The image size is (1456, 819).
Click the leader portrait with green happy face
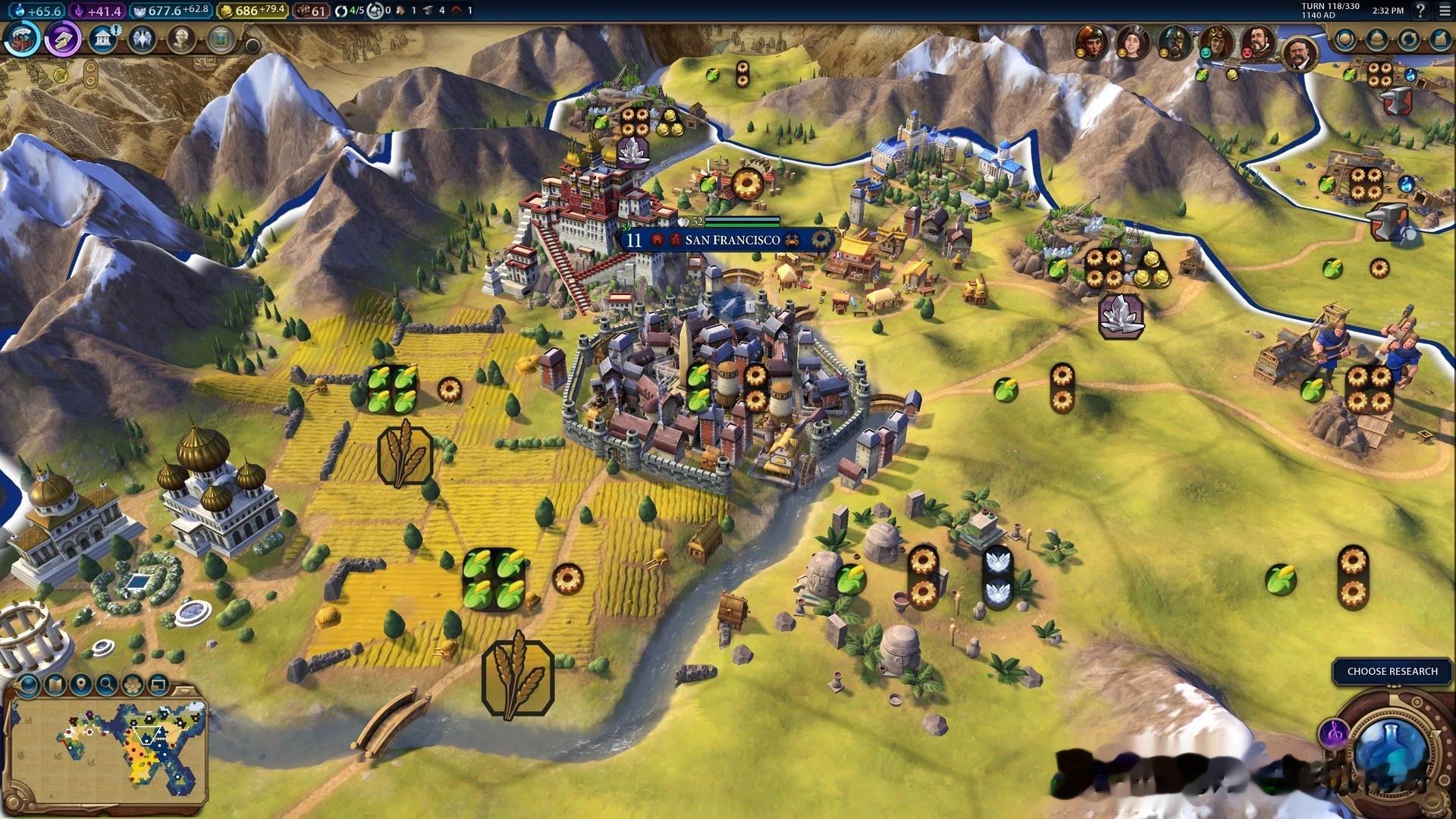coord(1216,41)
